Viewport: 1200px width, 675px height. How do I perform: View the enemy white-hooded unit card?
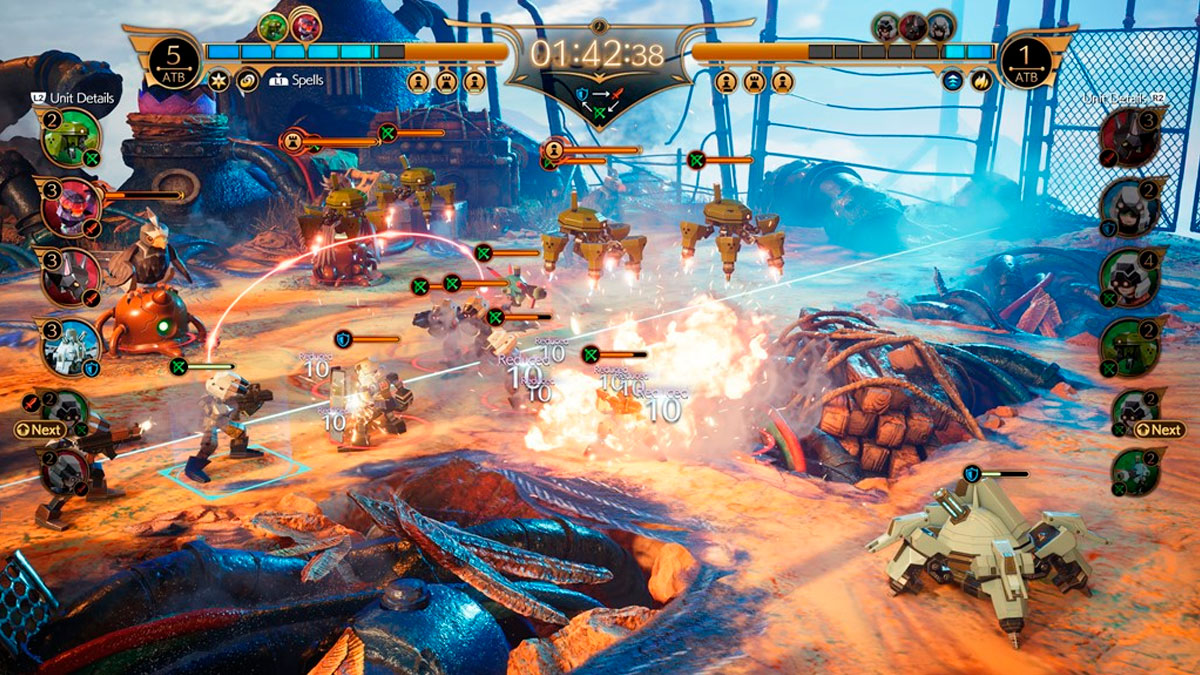1132,207
